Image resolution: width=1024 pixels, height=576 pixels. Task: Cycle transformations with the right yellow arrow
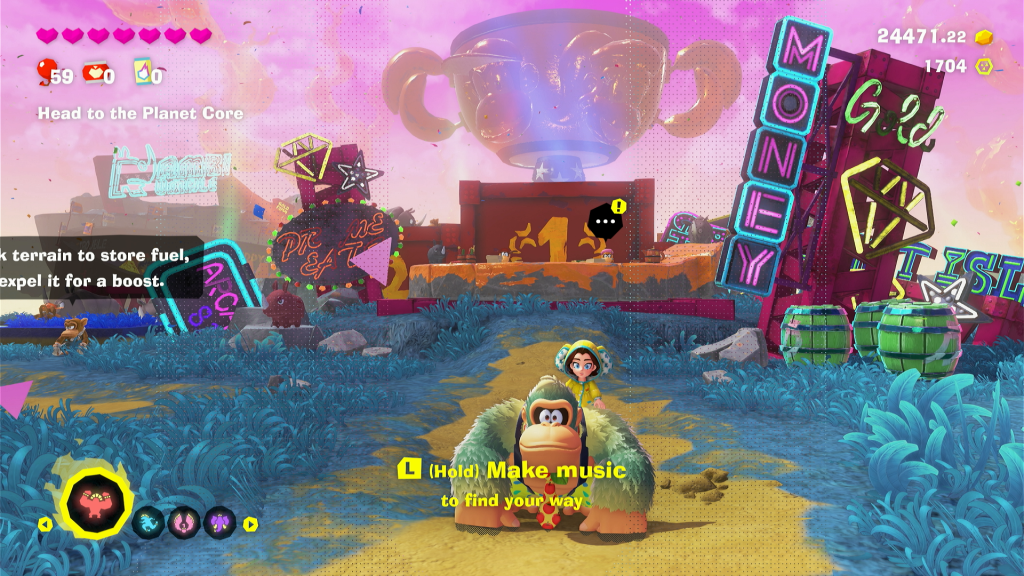coord(250,523)
